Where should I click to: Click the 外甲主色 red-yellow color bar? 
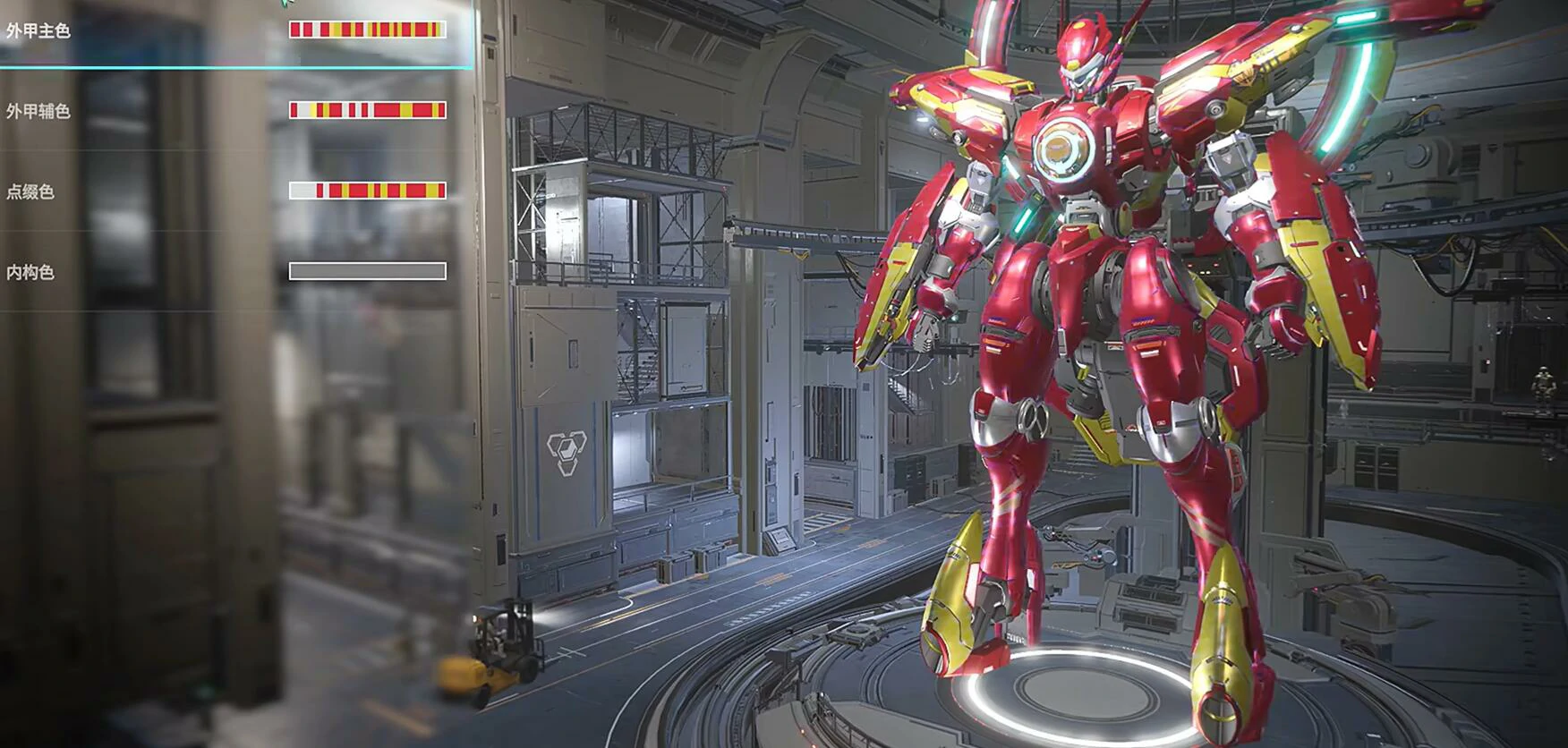[367, 30]
